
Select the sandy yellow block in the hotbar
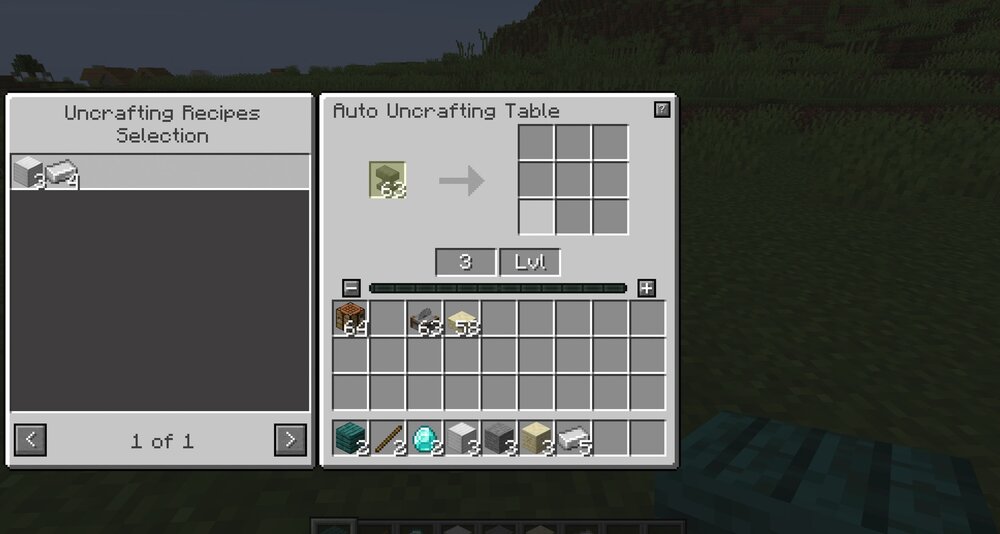(535, 438)
